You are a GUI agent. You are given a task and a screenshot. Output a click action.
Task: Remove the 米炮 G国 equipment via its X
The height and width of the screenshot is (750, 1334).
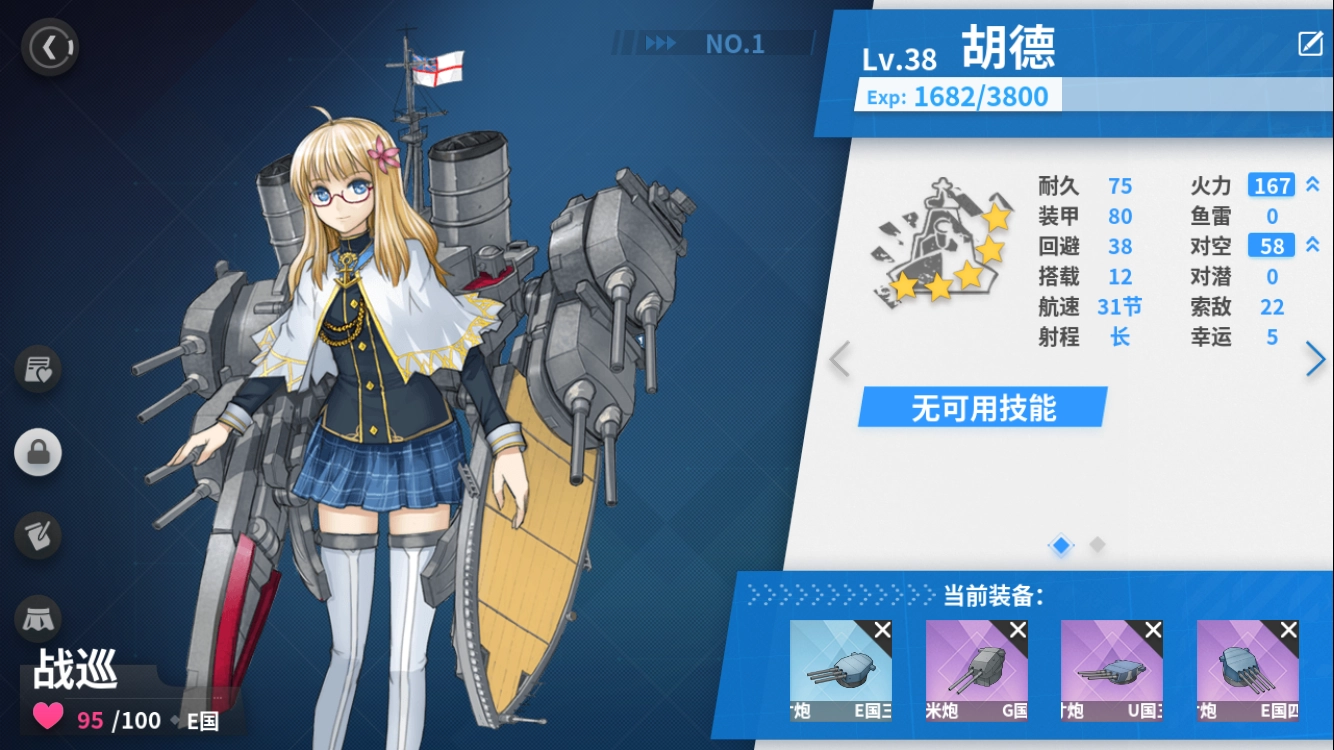[x=1018, y=629]
